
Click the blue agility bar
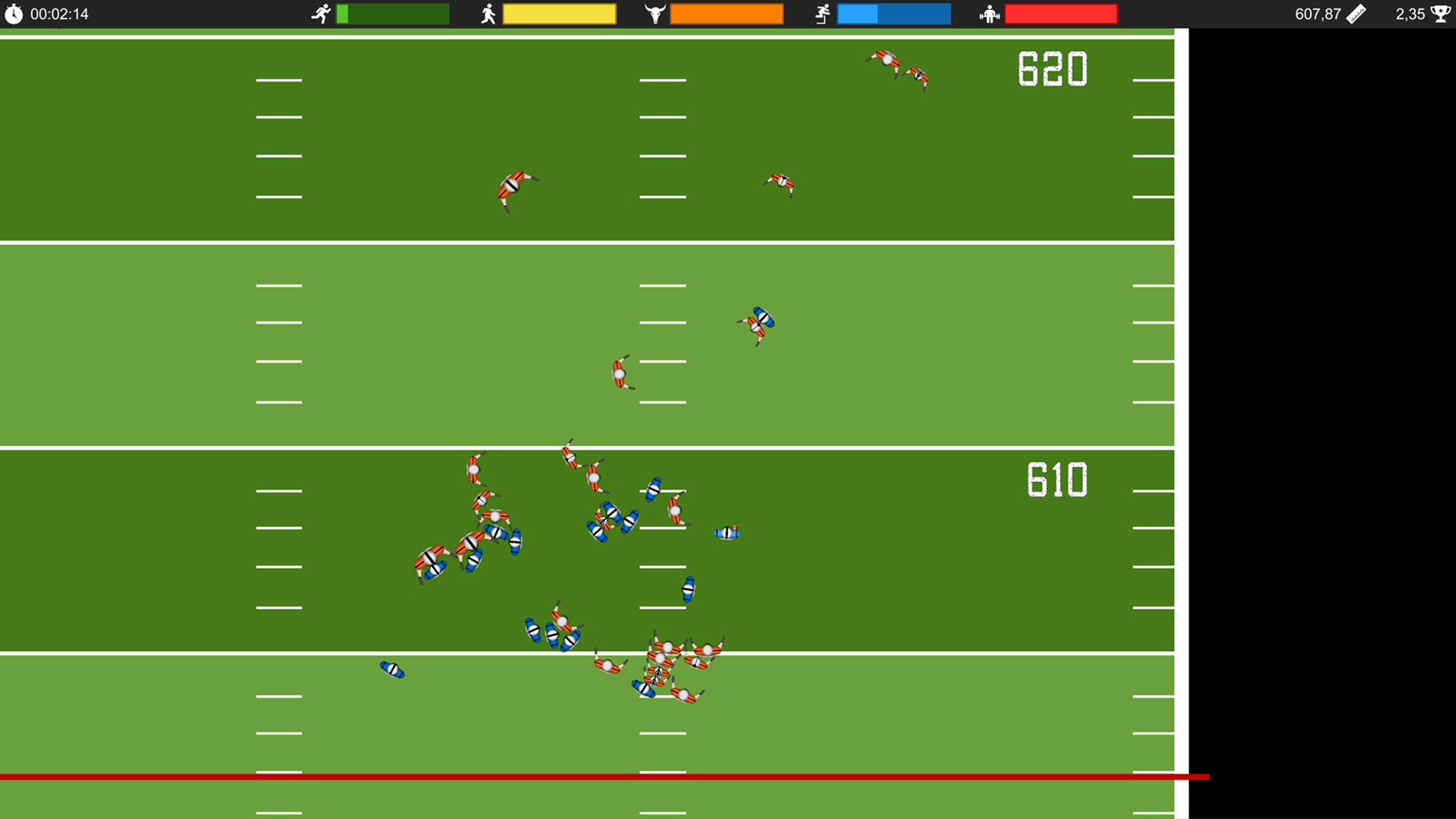point(893,13)
